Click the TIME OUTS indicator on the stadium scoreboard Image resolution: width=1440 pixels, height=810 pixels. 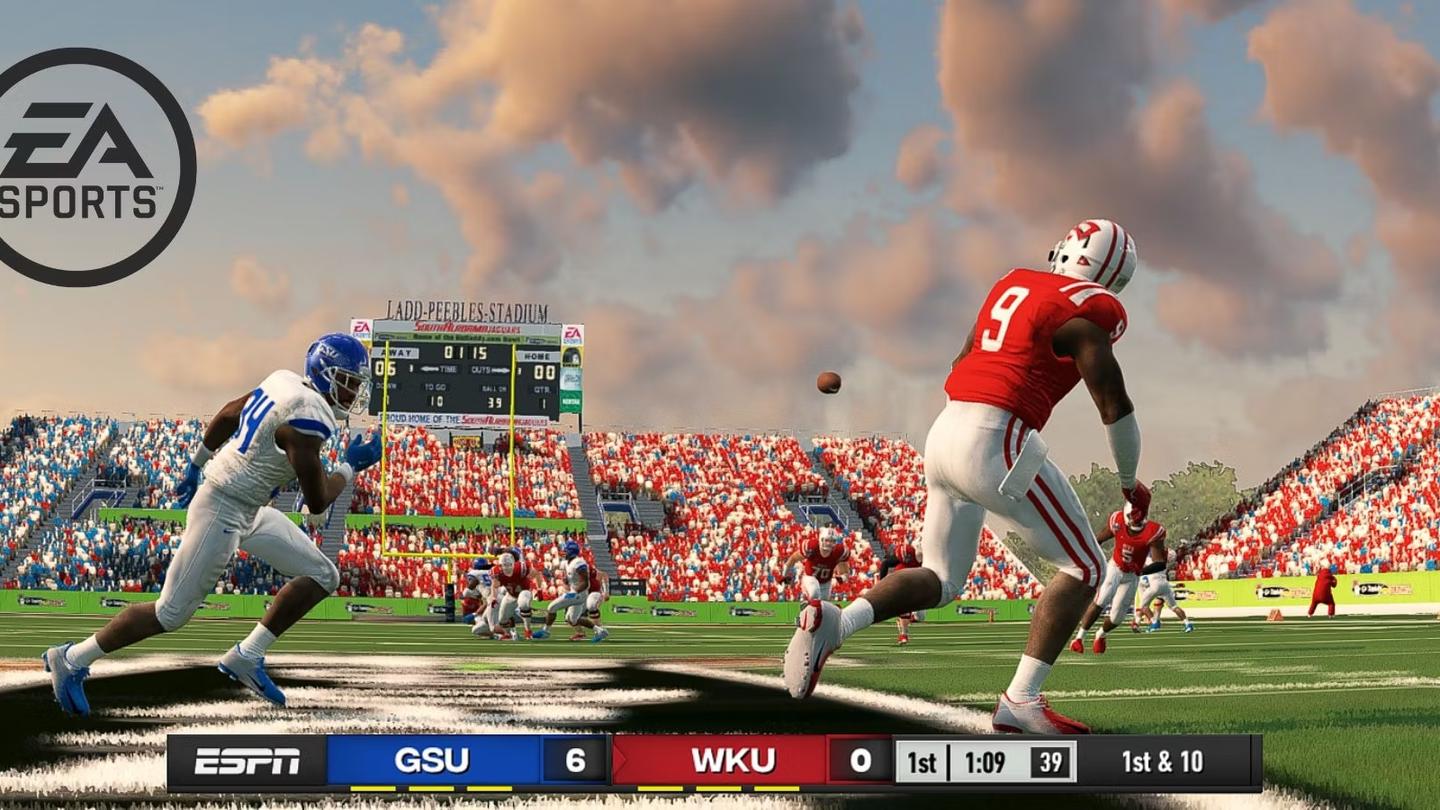pyautogui.click(x=465, y=370)
